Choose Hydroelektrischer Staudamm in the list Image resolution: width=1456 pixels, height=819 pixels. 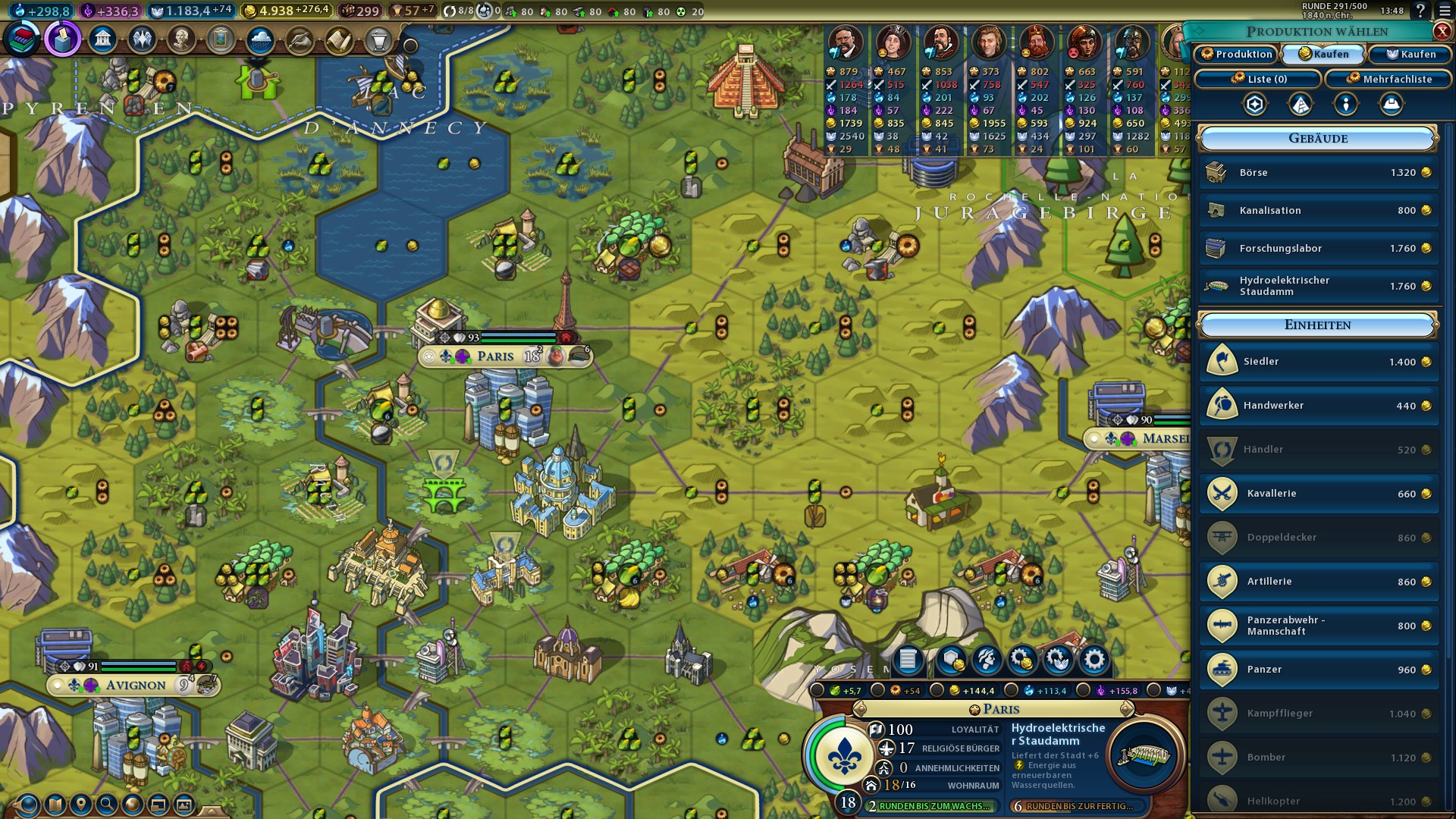[1319, 286]
